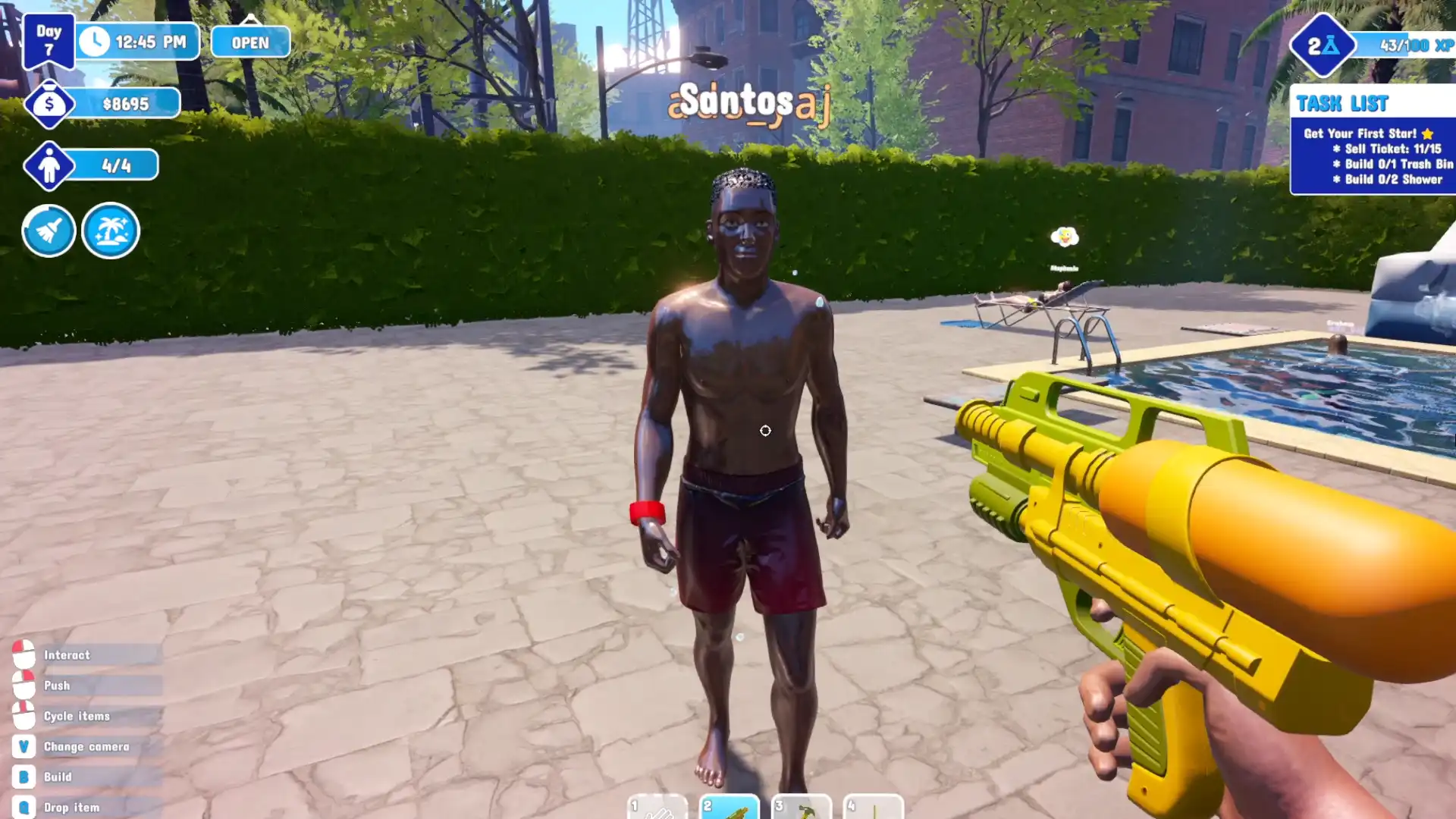Viewport: 1456px width, 819px height.
Task: Click the clock showing 12:45 PM
Action: coord(136,42)
